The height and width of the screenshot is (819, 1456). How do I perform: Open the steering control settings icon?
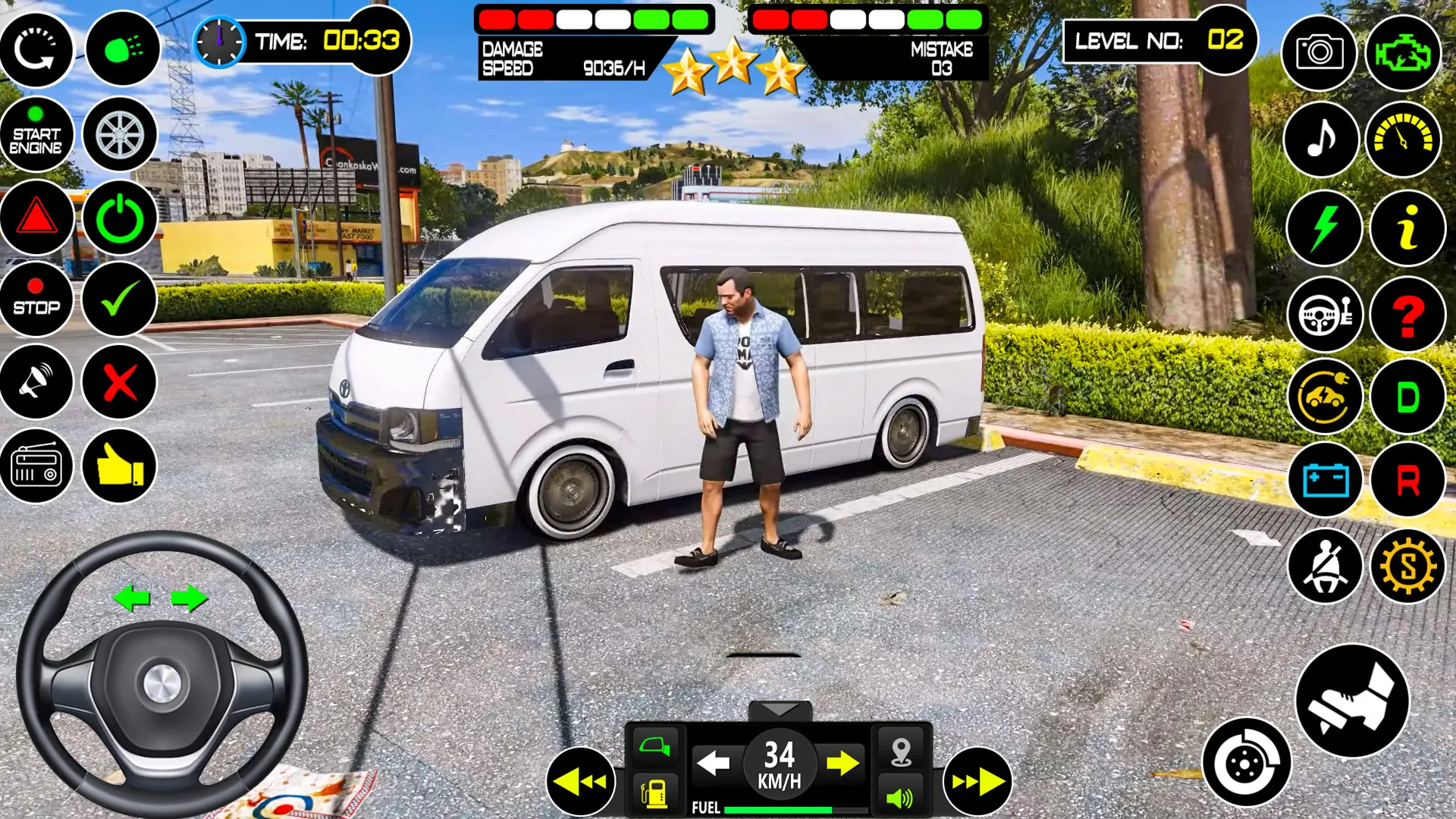point(1323,314)
